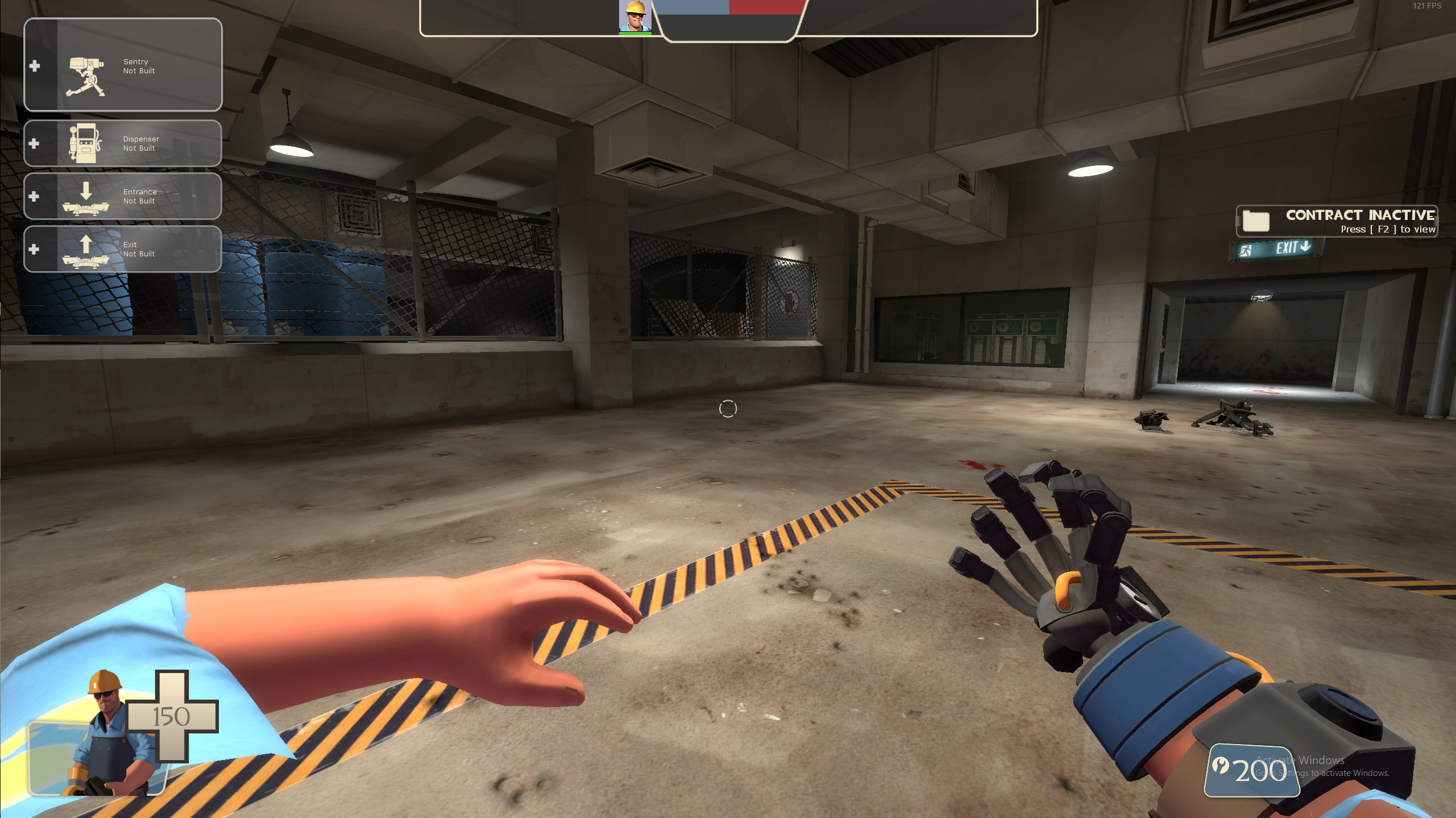Toggle the plus beside Exit panel
1456x818 pixels.
coord(34,248)
